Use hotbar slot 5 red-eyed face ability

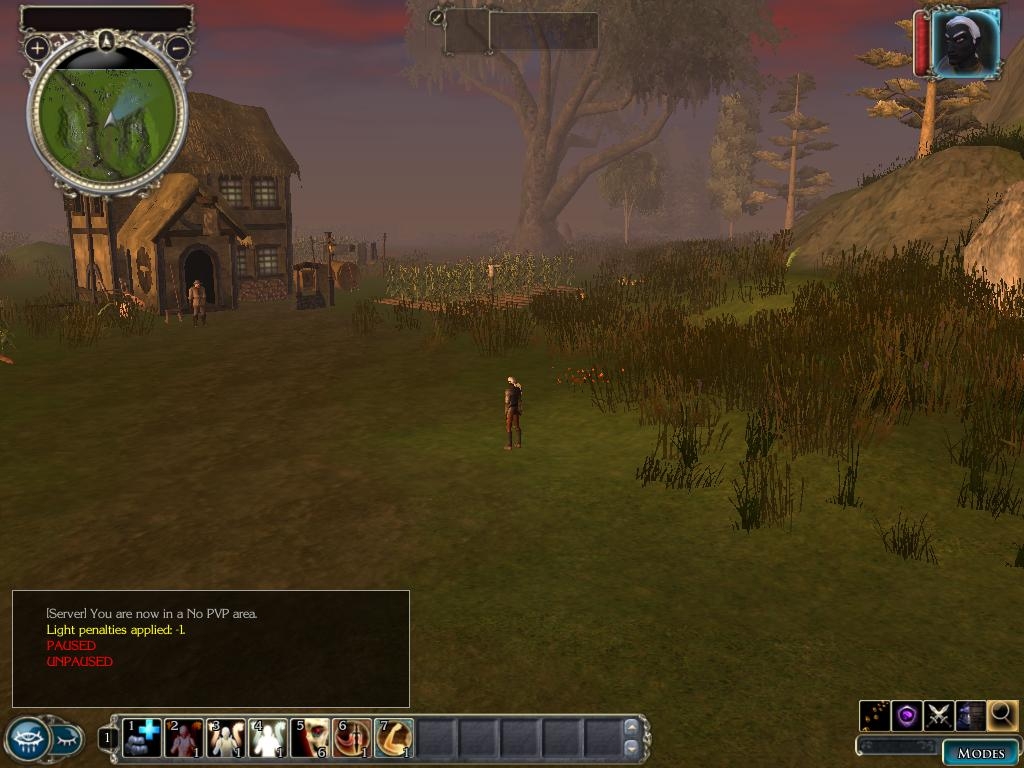pos(310,739)
